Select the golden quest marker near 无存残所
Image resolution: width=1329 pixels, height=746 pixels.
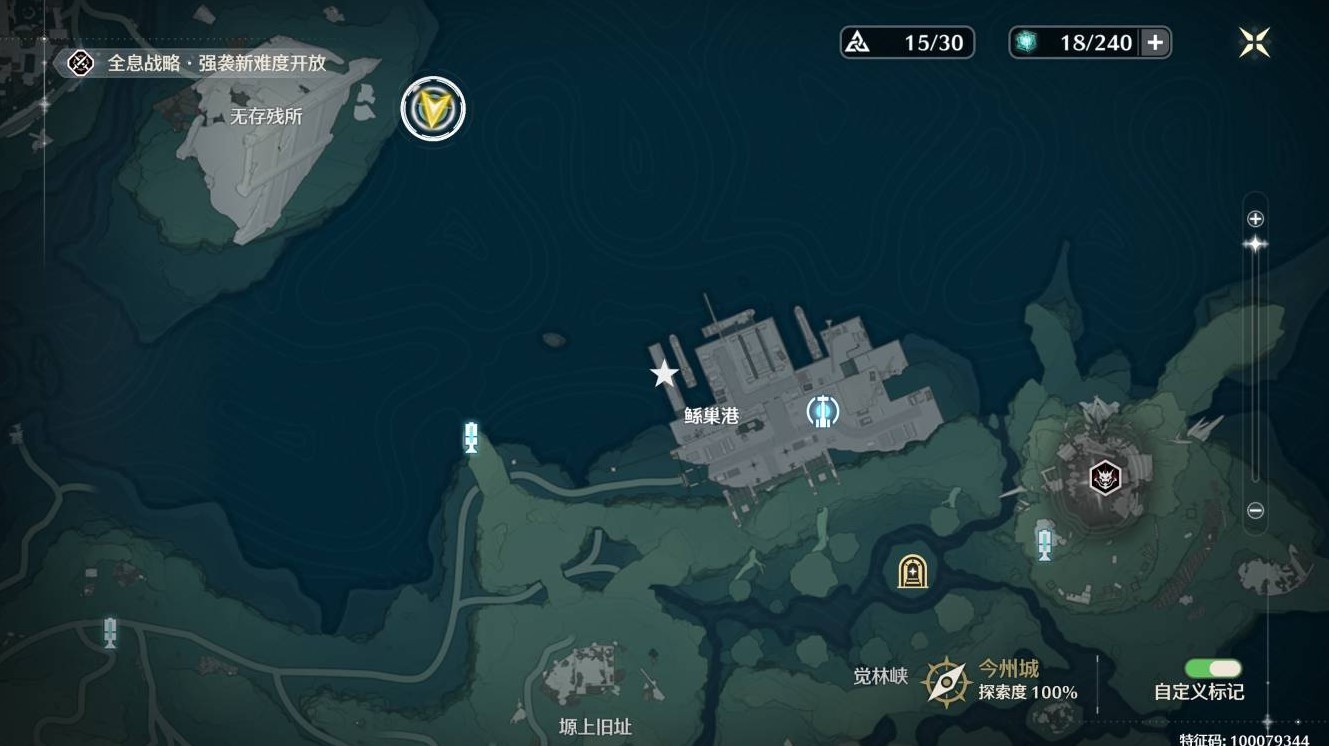tap(433, 109)
